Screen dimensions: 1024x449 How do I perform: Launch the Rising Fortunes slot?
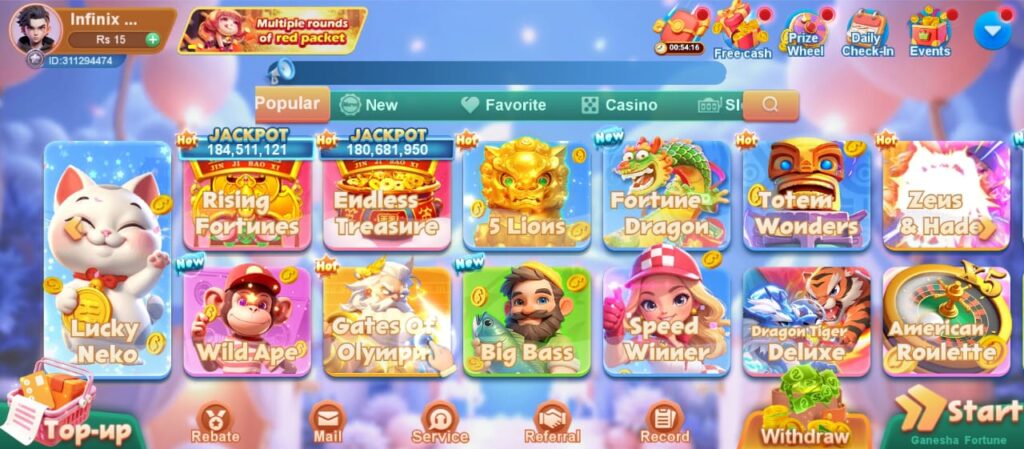pyautogui.click(x=247, y=200)
